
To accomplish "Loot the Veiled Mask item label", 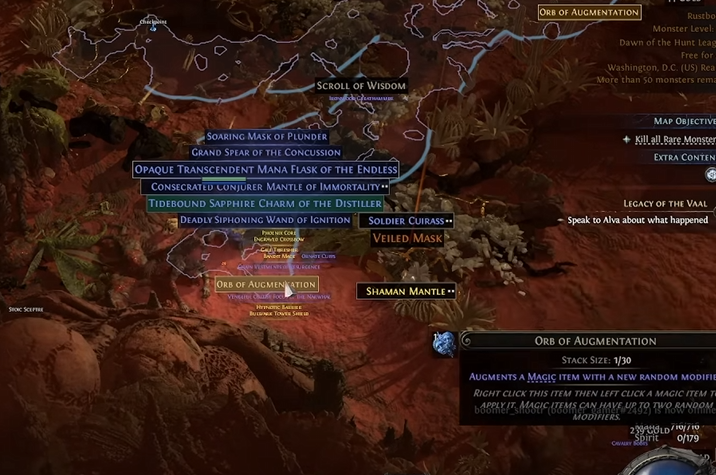I will click(407, 238).
